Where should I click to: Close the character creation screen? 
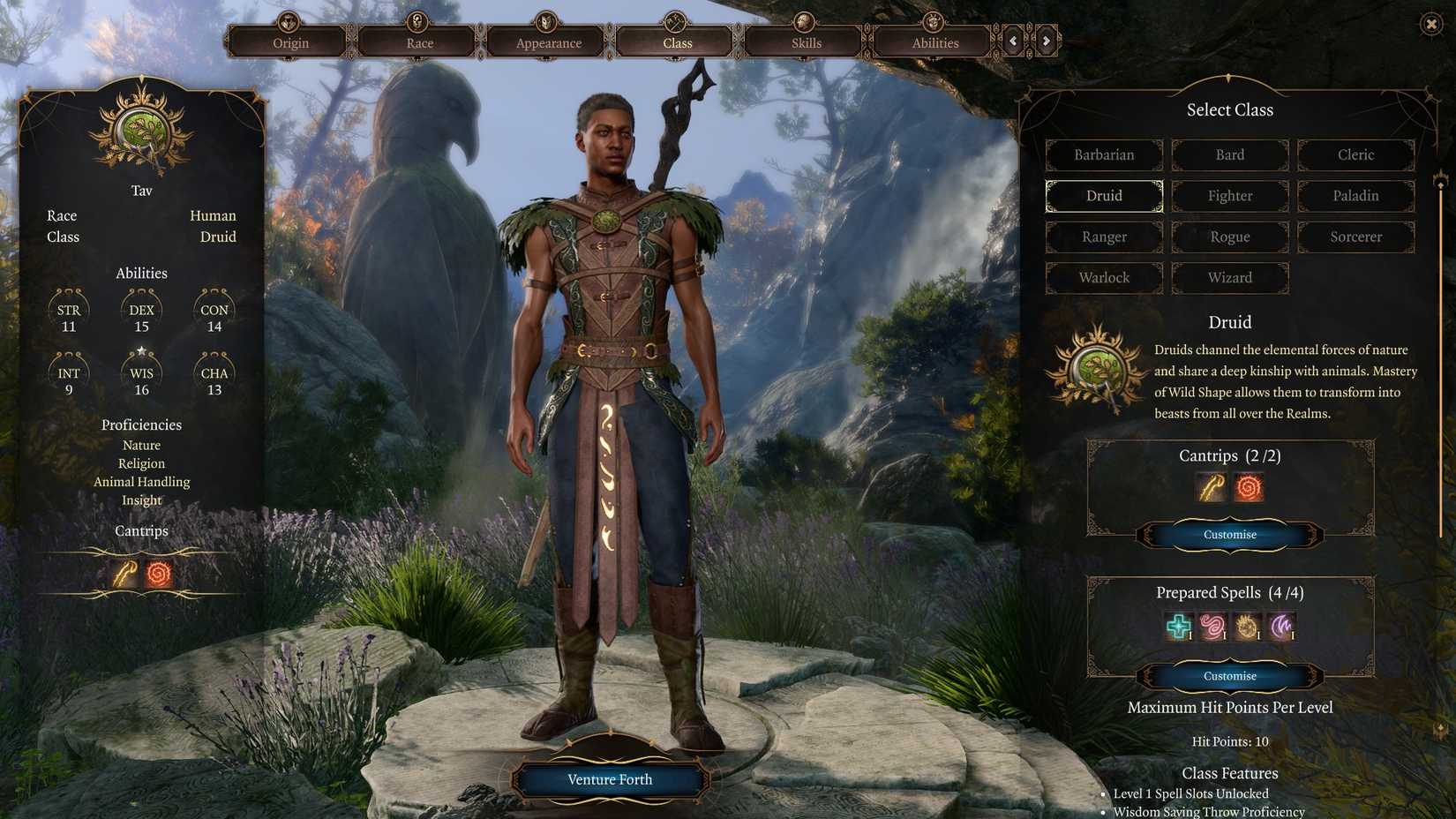pyautogui.click(x=1430, y=24)
